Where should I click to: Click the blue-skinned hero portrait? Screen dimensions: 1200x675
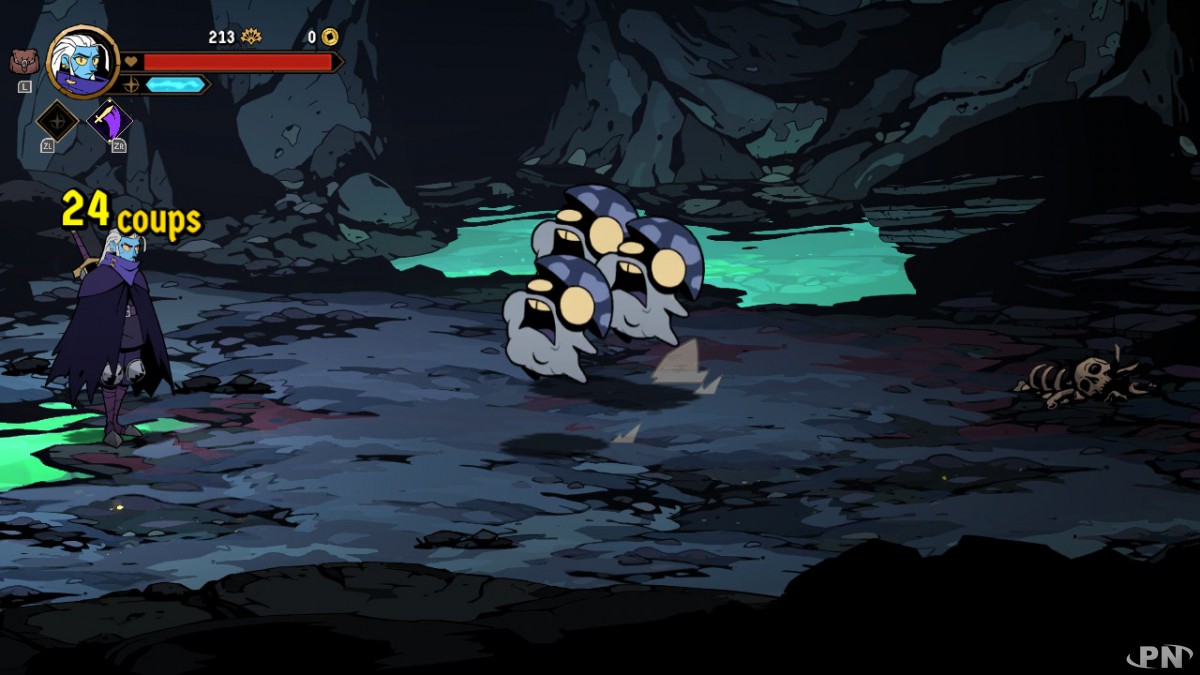click(83, 61)
